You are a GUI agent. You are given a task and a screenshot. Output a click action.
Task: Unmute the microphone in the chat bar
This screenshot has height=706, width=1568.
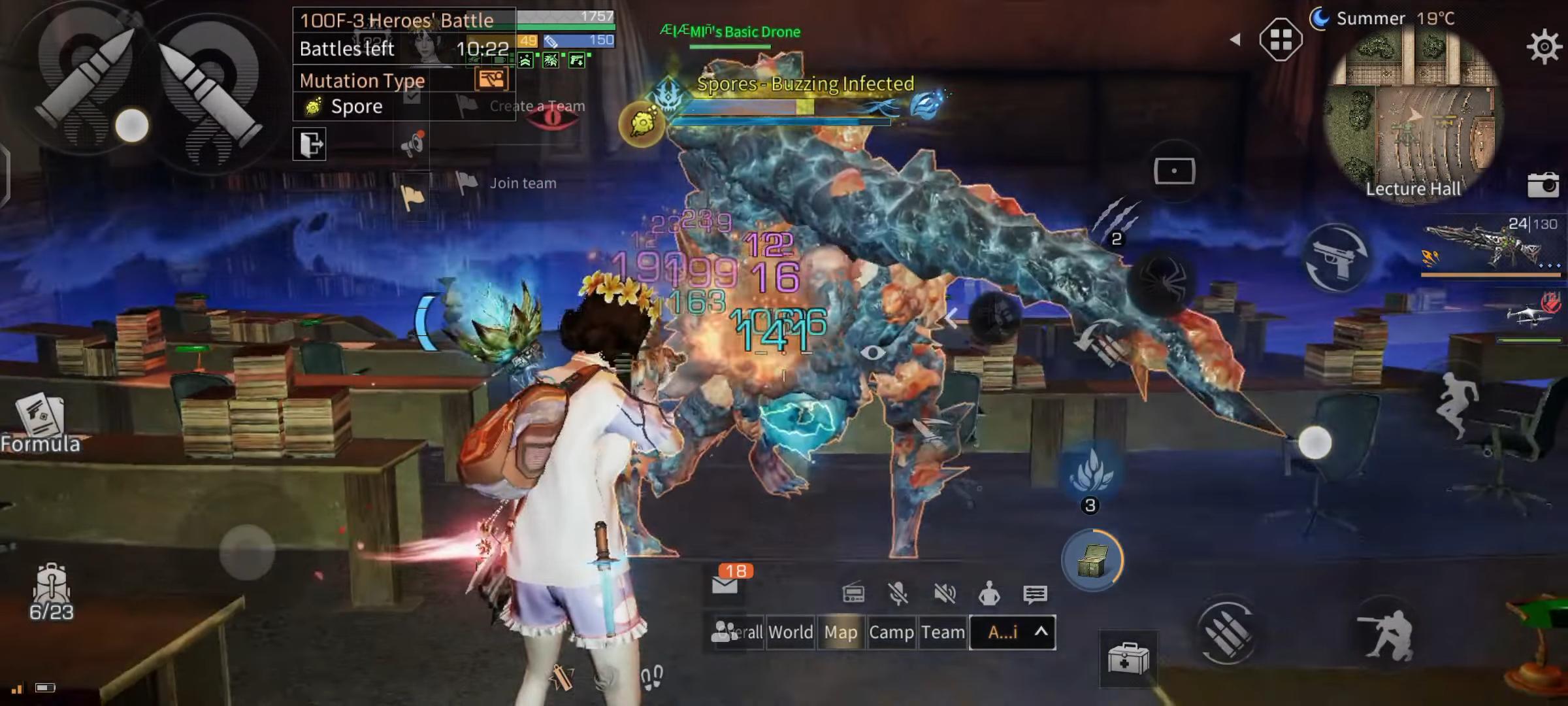[x=898, y=594]
